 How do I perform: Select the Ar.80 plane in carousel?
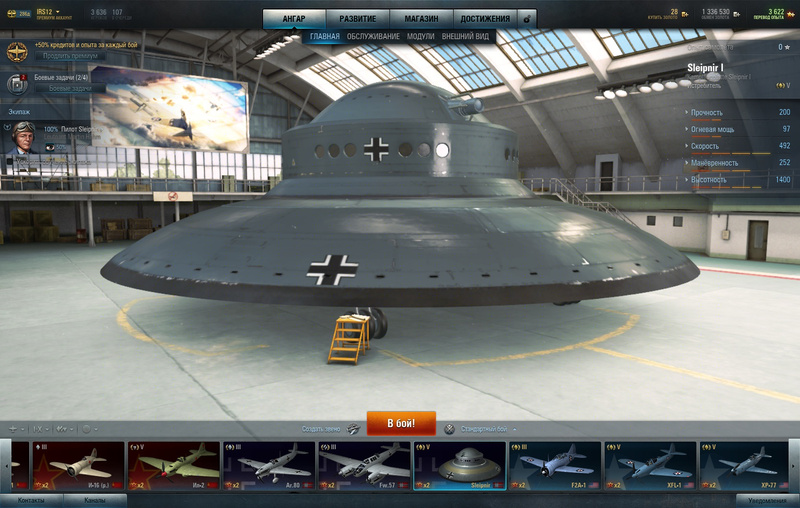coord(268,466)
